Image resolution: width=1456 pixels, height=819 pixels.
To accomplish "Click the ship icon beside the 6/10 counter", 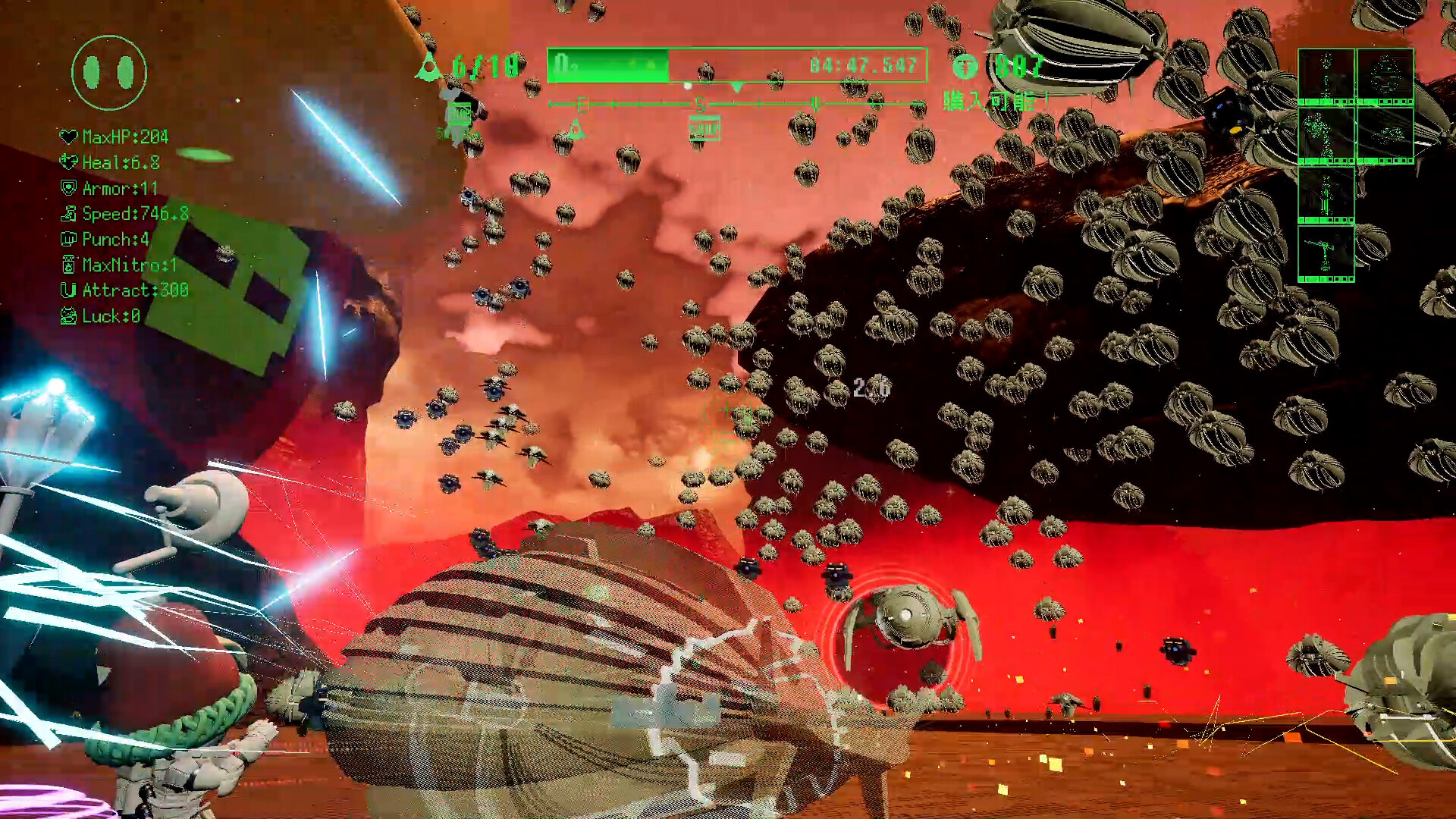I will pos(428,67).
